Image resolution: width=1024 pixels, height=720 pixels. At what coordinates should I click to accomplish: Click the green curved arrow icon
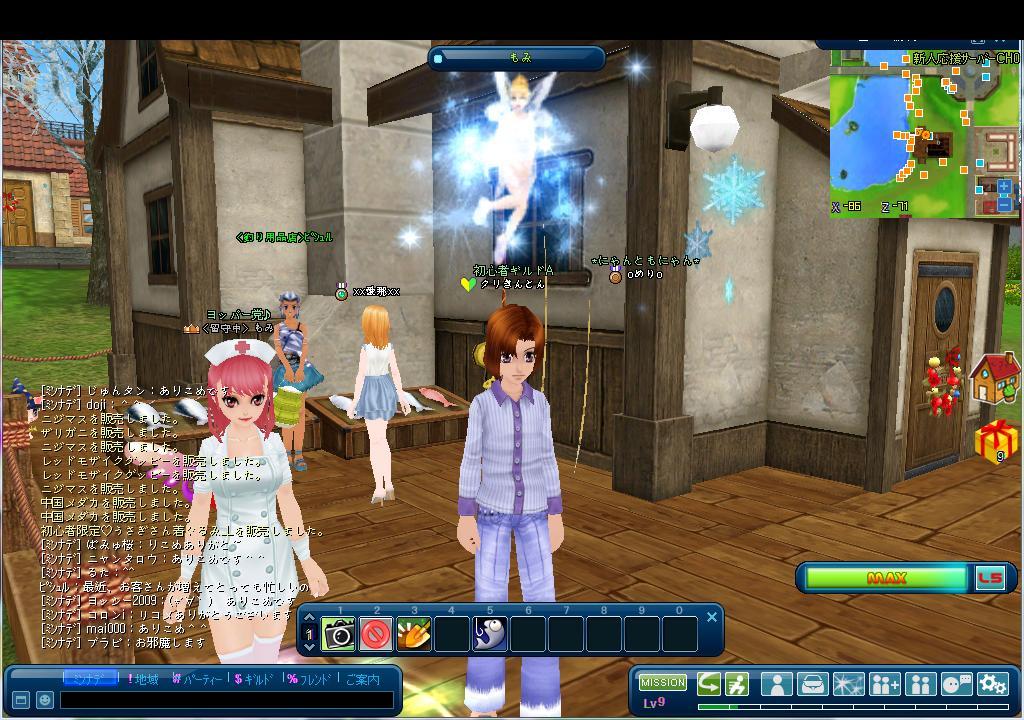pos(709,684)
